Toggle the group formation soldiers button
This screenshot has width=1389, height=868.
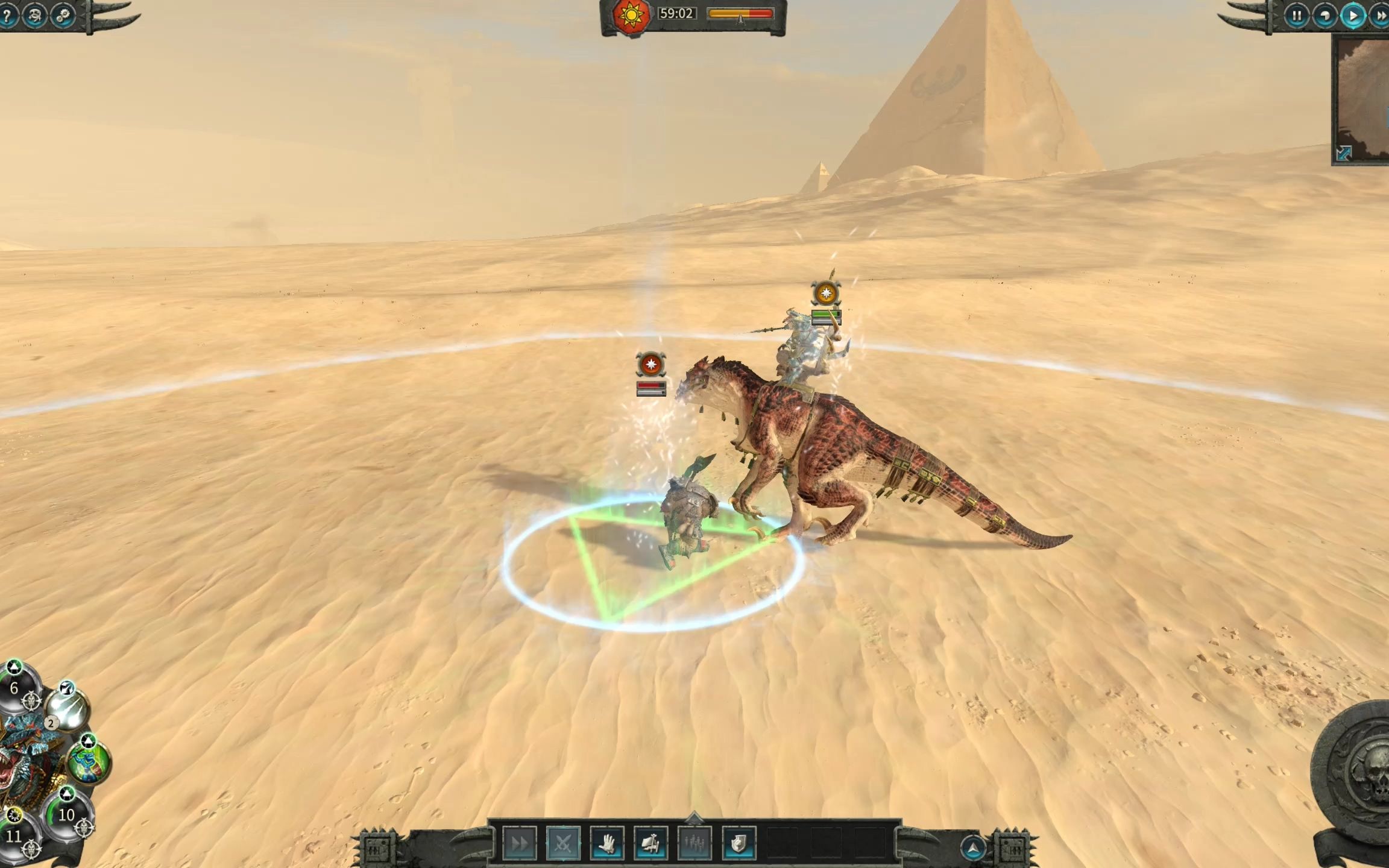point(694,843)
